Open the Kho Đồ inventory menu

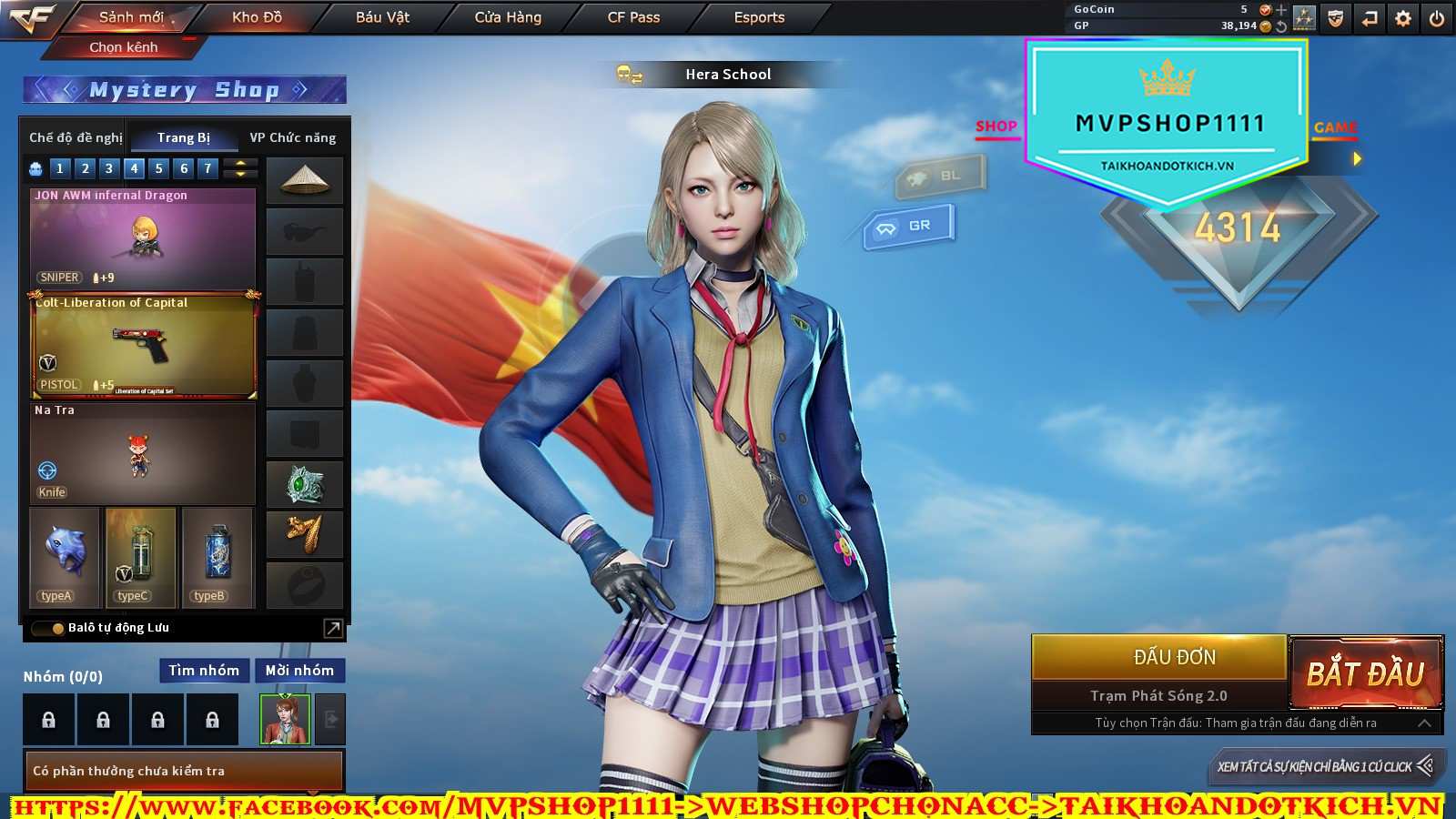point(257,17)
